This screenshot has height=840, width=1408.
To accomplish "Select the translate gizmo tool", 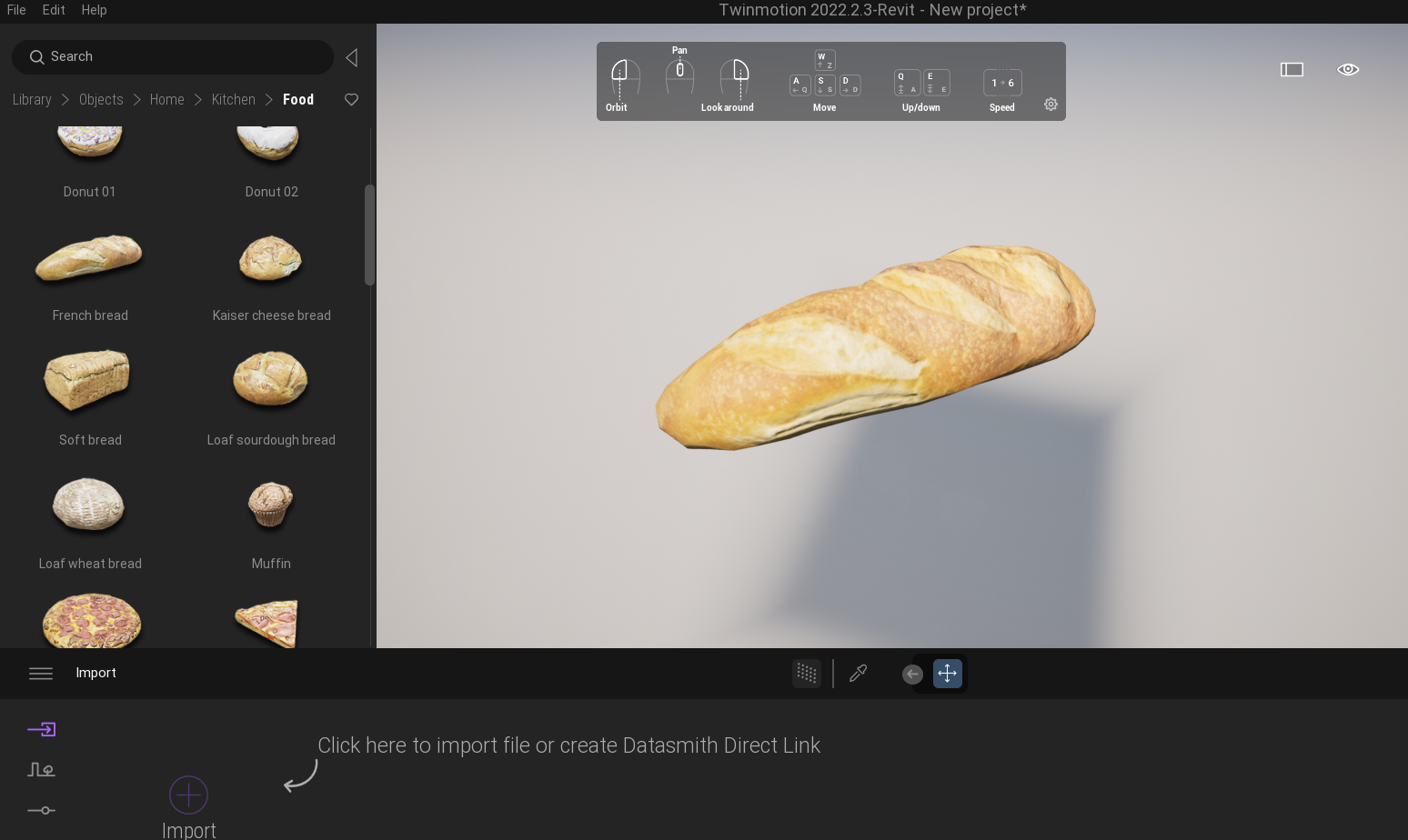I will click(x=947, y=674).
